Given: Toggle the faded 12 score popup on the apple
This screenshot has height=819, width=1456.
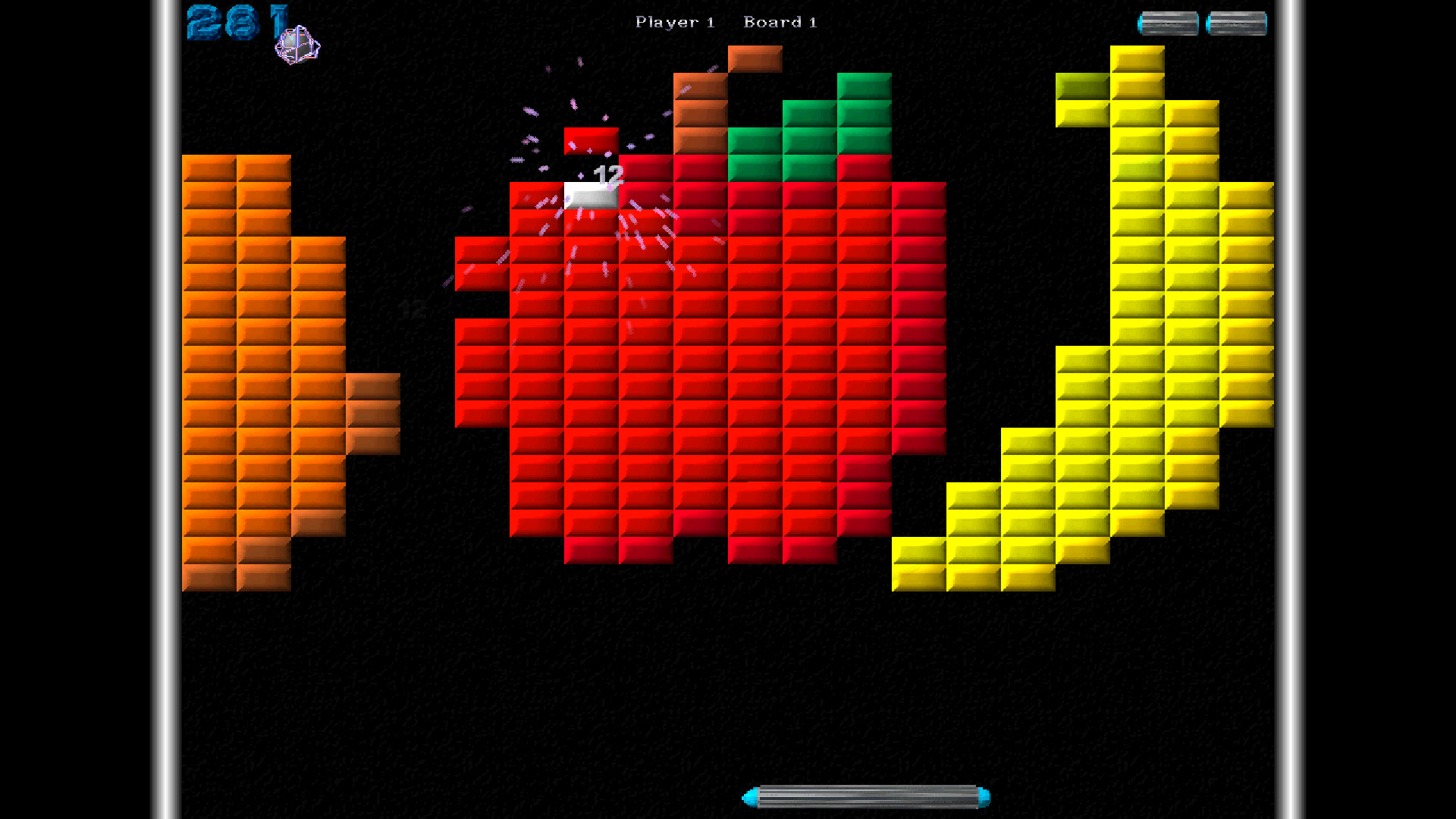Looking at the screenshot, I should pos(413,309).
